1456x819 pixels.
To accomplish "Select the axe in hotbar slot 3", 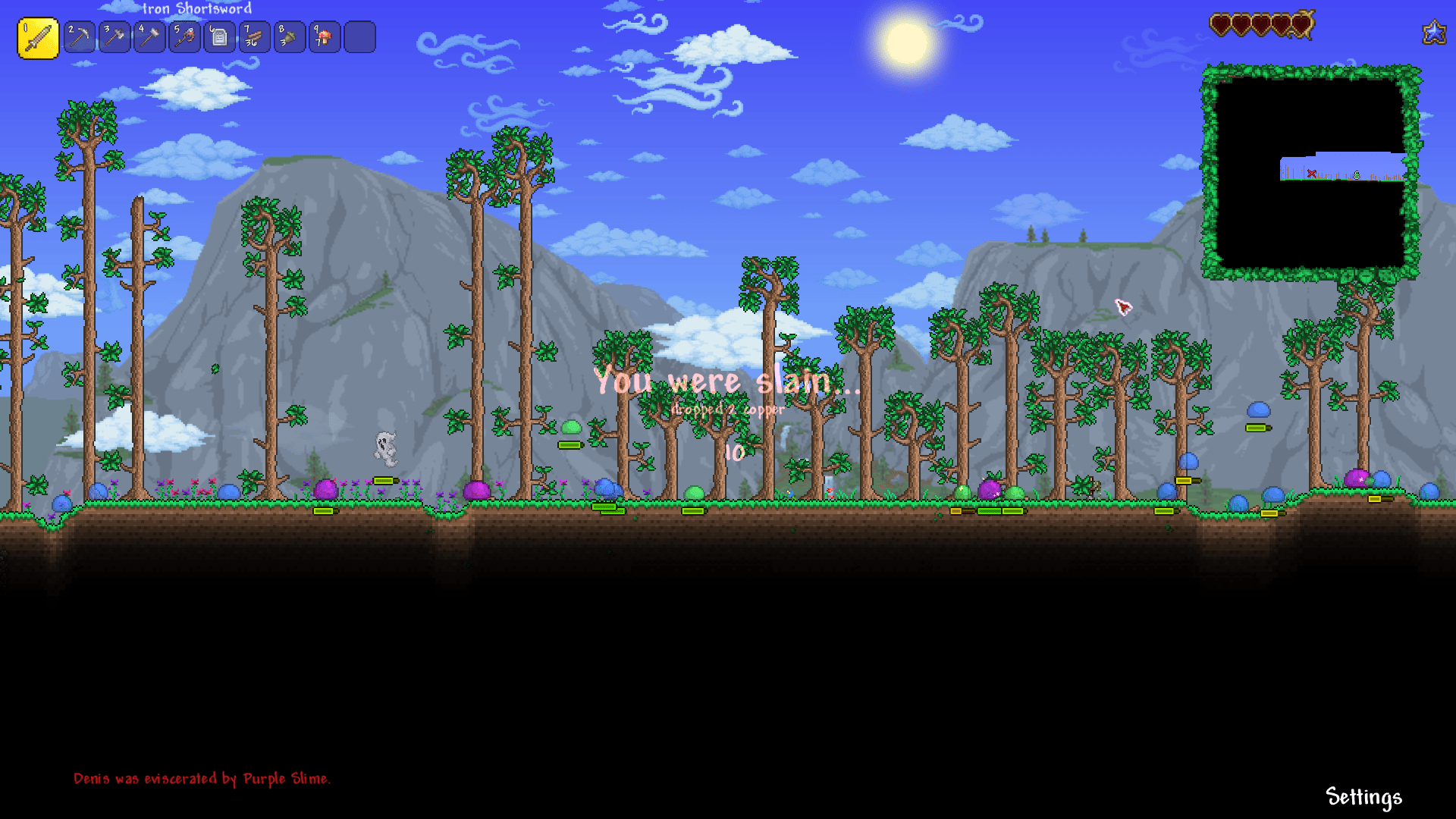I will tap(114, 37).
